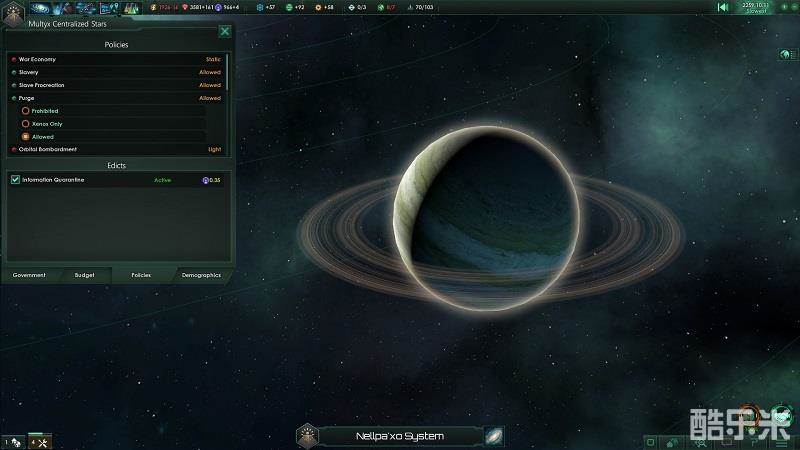Close the Multyx Centralized Stars panel
This screenshot has height=450, width=800.
225,31
